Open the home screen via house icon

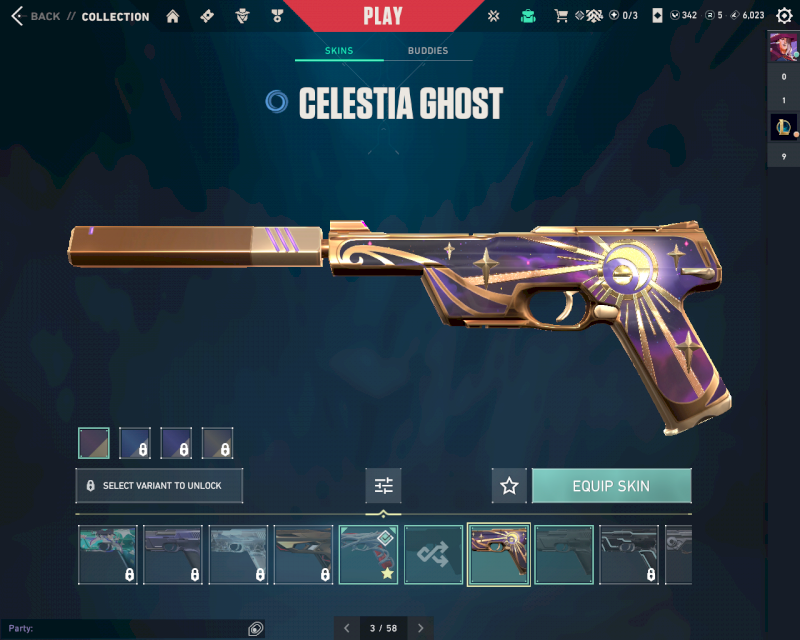pos(173,16)
